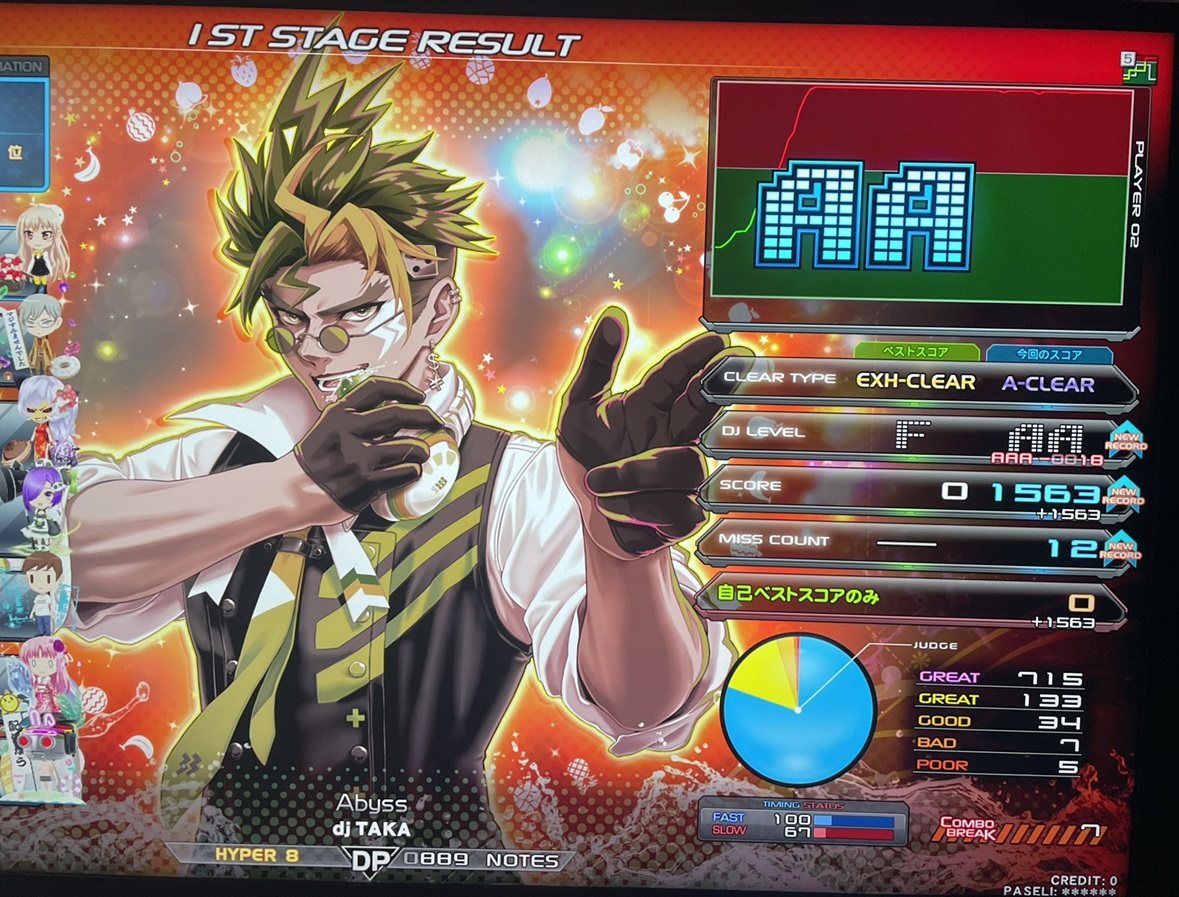This screenshot has width=1179, height=897.
Task: Select the ベストスコア column tab
Action: click(x=915, y=352)
